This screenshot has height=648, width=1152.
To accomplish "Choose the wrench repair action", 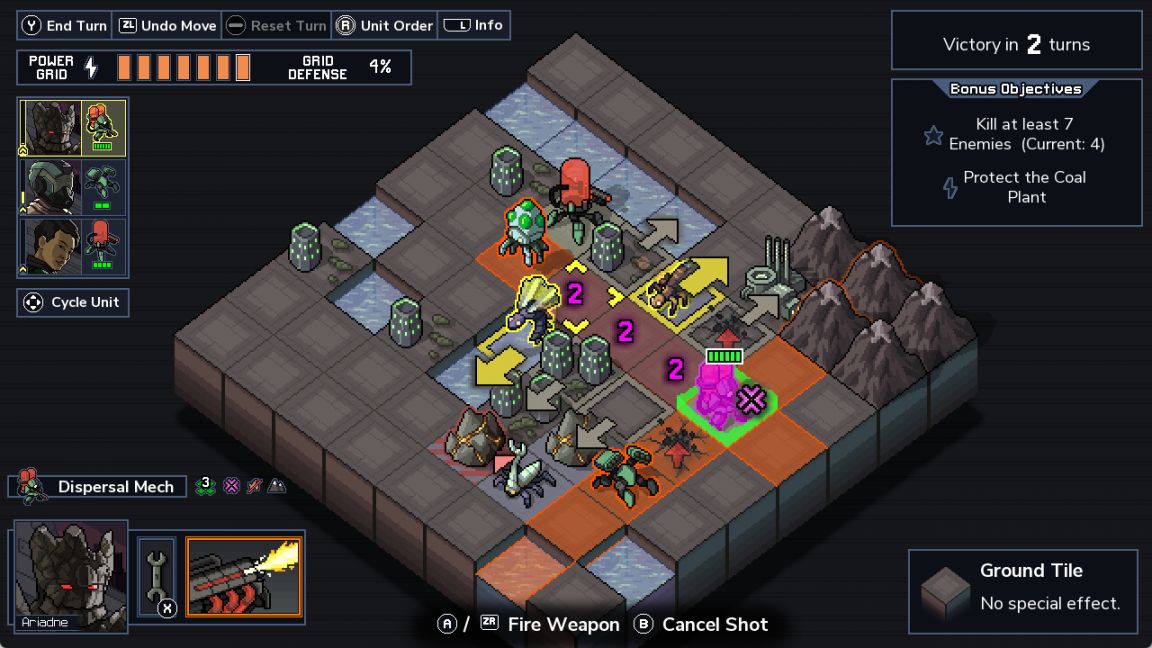I will pyautogui.click(x=157, y=577).
